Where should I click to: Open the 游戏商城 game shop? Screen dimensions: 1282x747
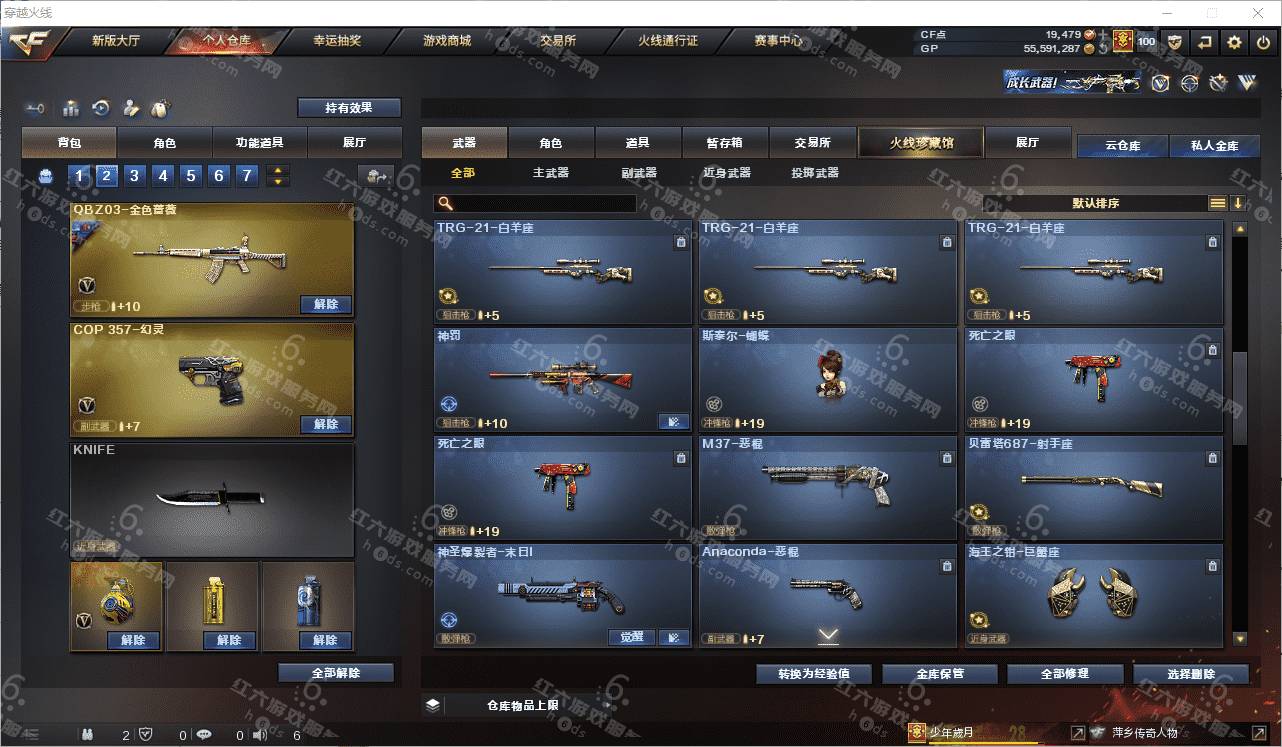click(446, 41)
